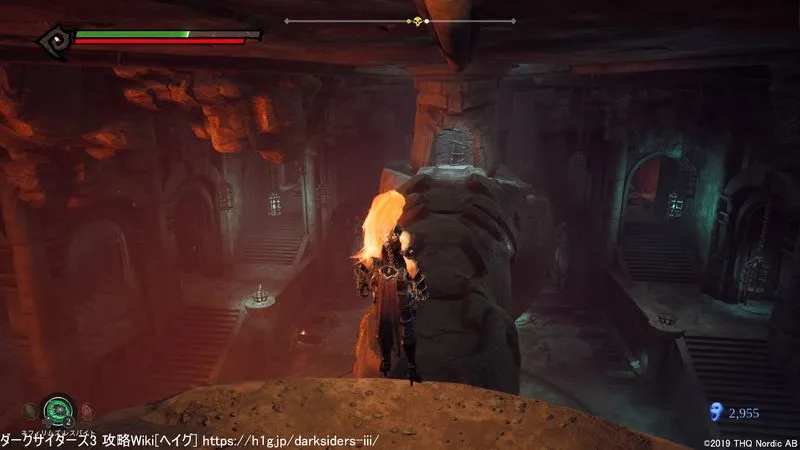
Task: Select the green Nephilim's Respite item slot
Action: pos(56,410)
